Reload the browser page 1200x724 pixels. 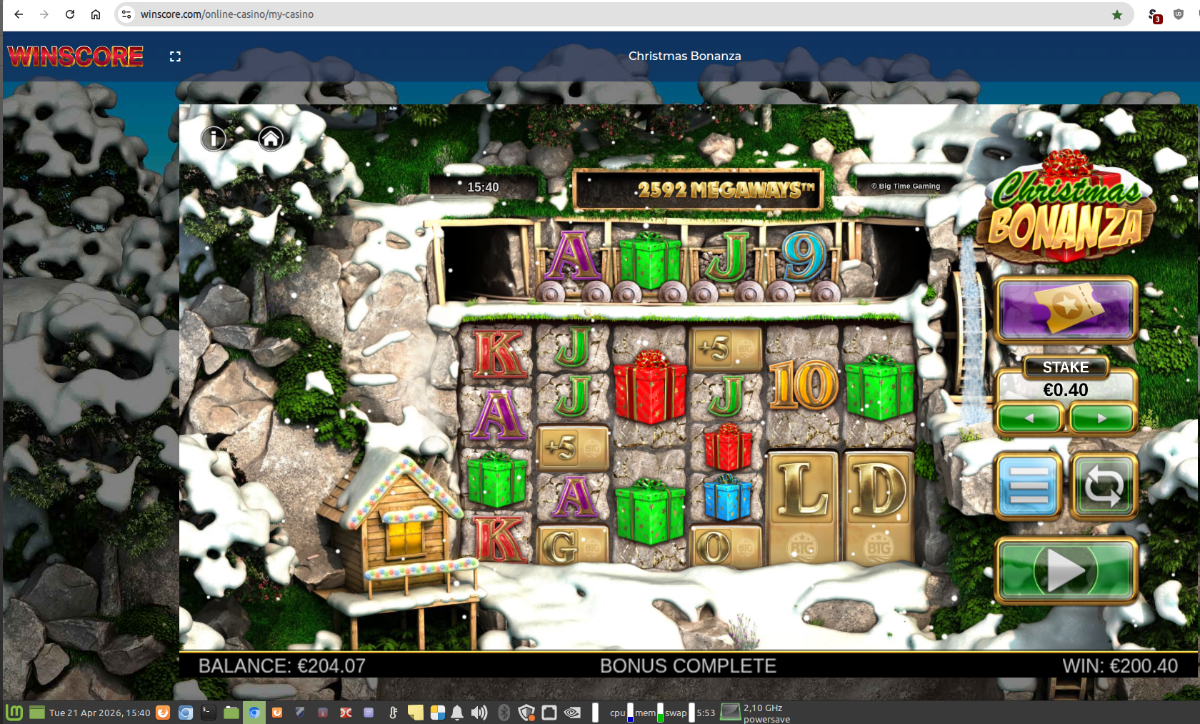[x=70, y=15]
